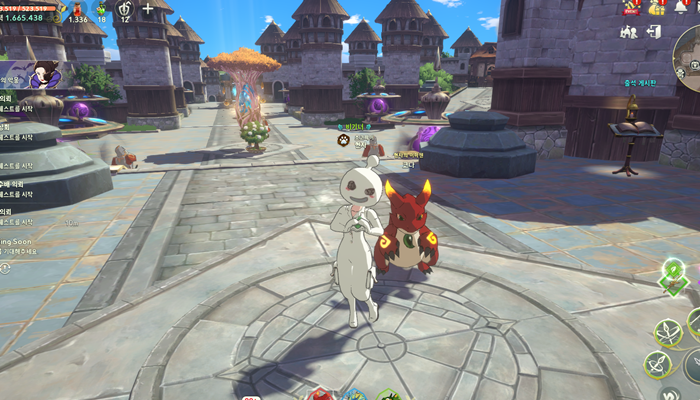Image resolution: width=700 pixels, height=400 pixels.
Task: Click the trident emblem icon
Action: tap(126, 8)
